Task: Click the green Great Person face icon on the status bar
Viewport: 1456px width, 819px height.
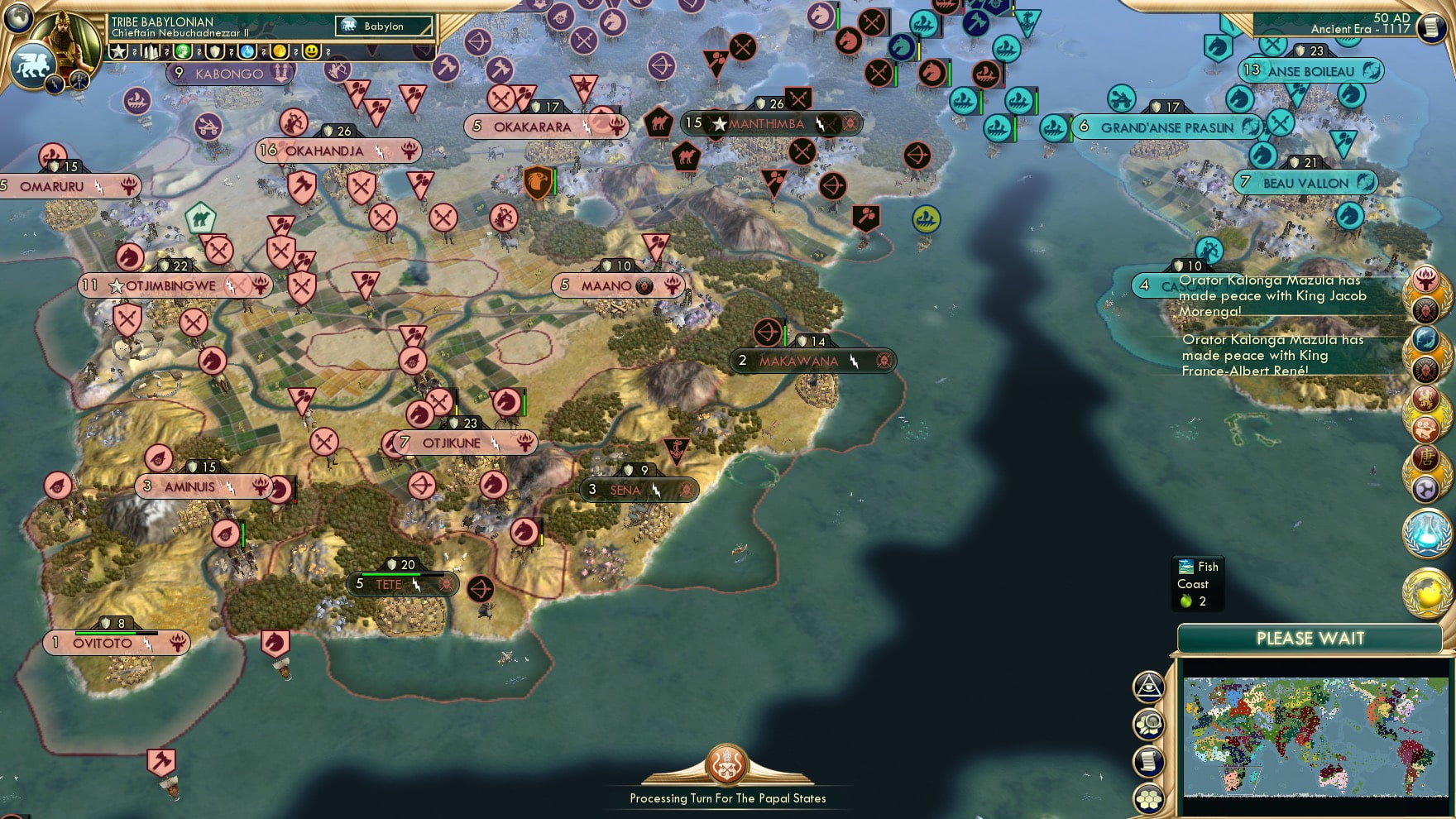Action: [182, 51]
